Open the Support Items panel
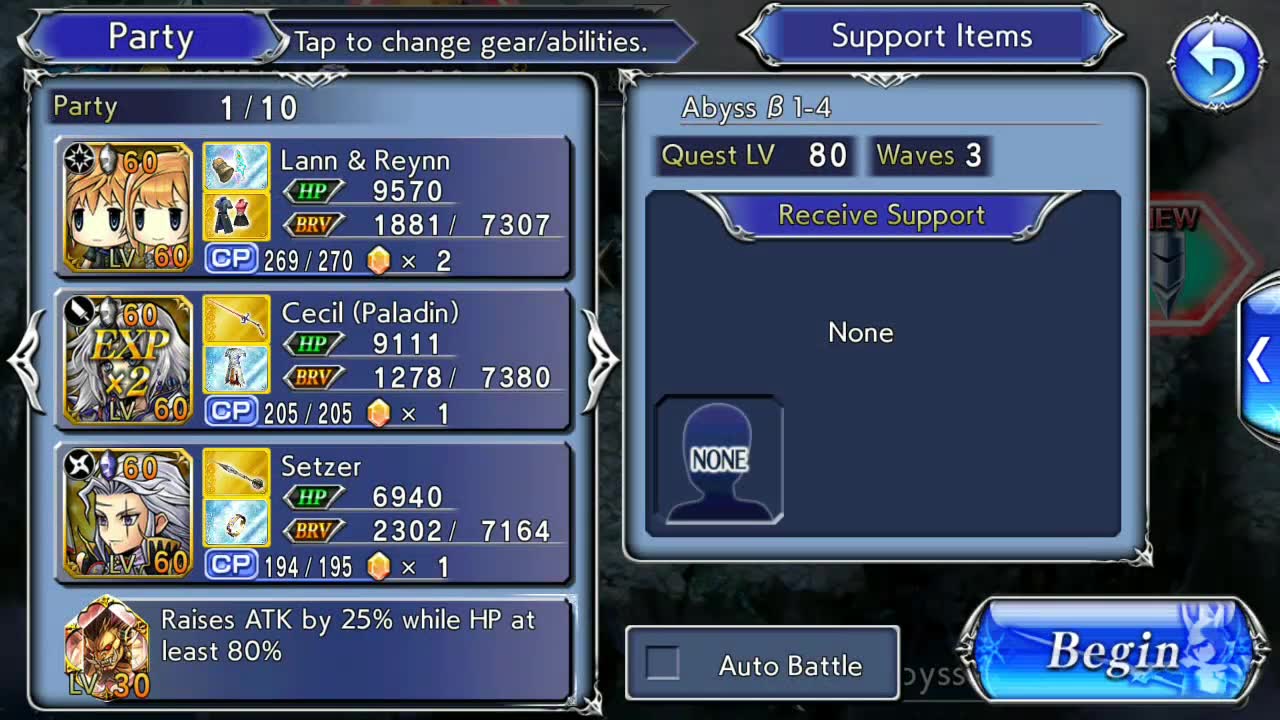This screenshot has height=720, width=1280. pyautogui.click(x=931, y=37)
